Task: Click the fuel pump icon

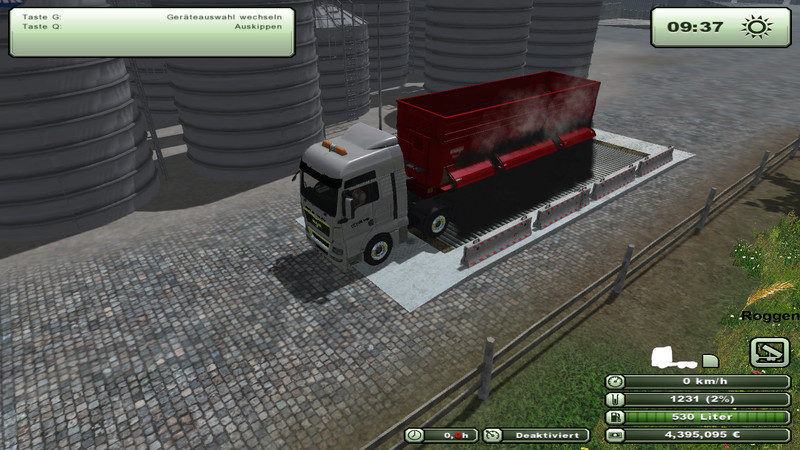Action: click(x=616, y=417)
